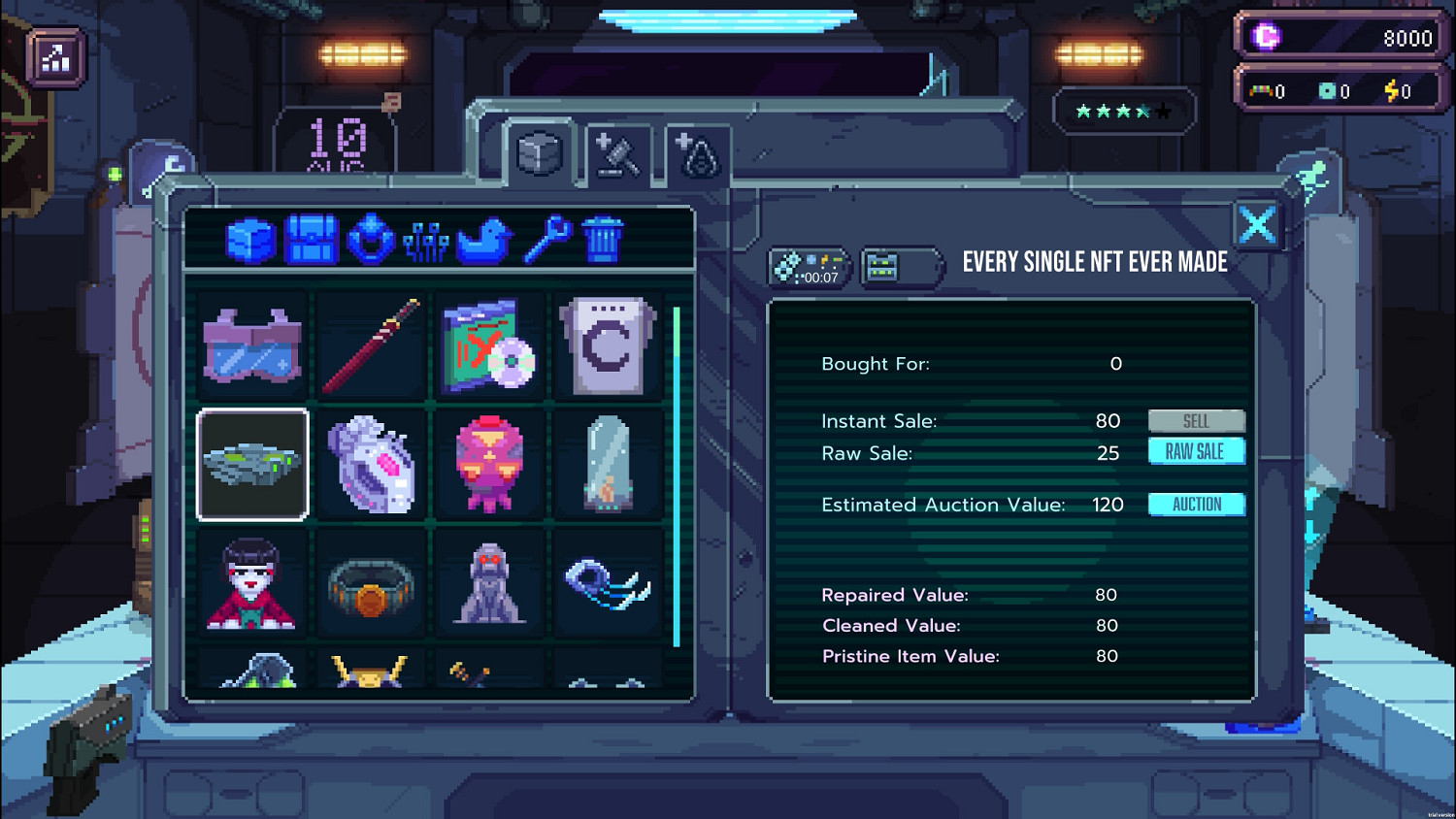This screenshot has width=1456, height=819.
Task: Check the four-star rating display
Action: (x=1121, y=110)
